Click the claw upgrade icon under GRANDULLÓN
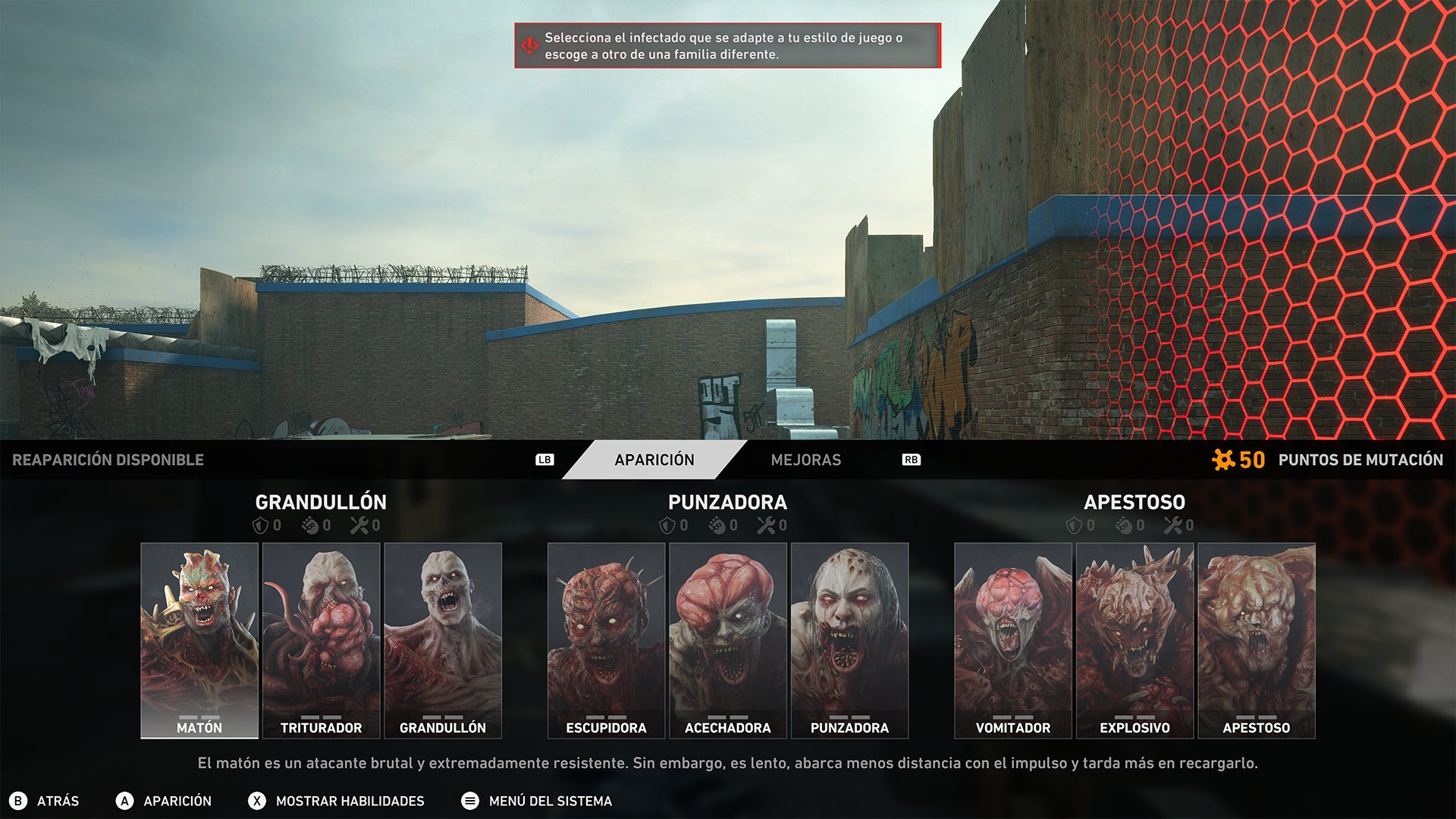This screenshot has height=819, width=1456. point(311,524)
